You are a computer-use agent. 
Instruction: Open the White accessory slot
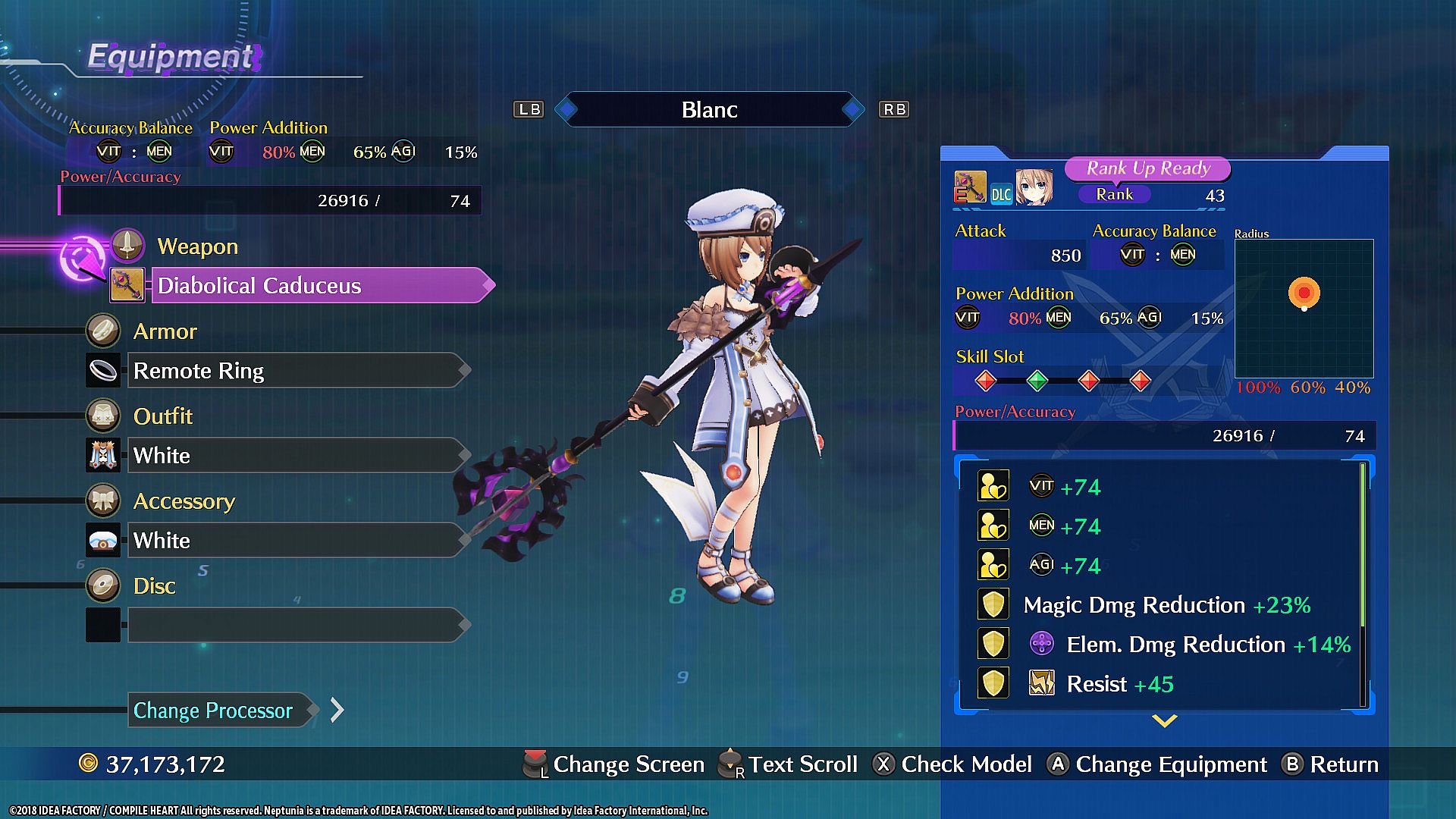tap(296, 541)
